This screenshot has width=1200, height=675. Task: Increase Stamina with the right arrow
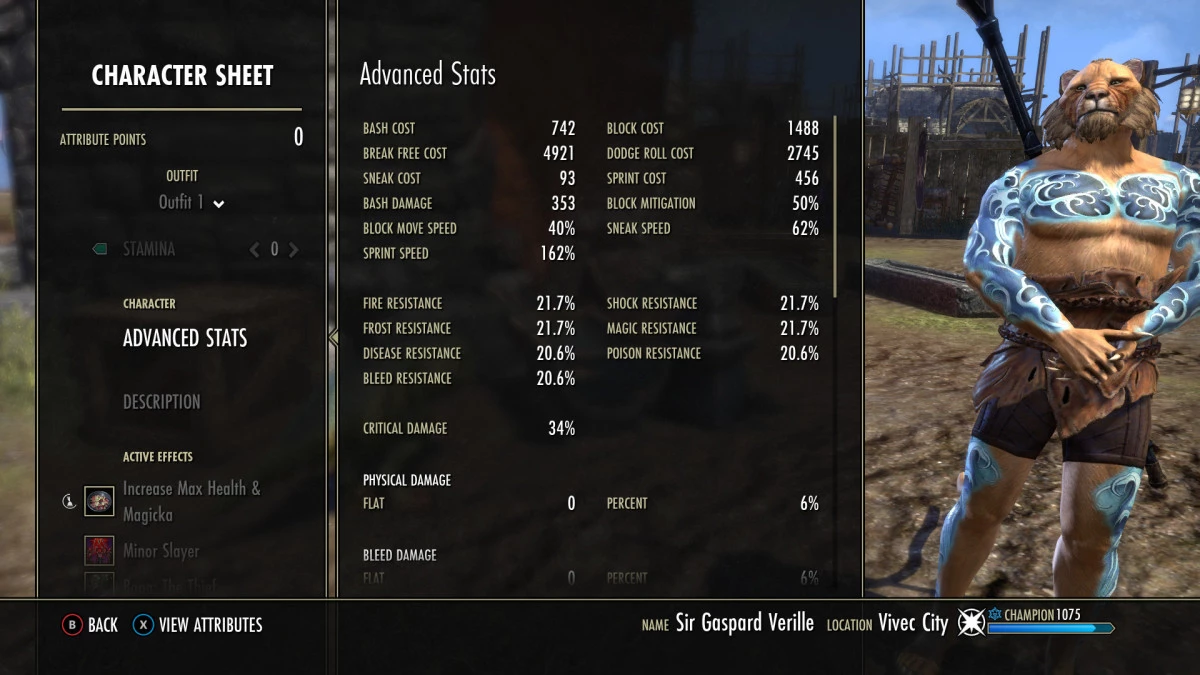[x=294, y=250]
